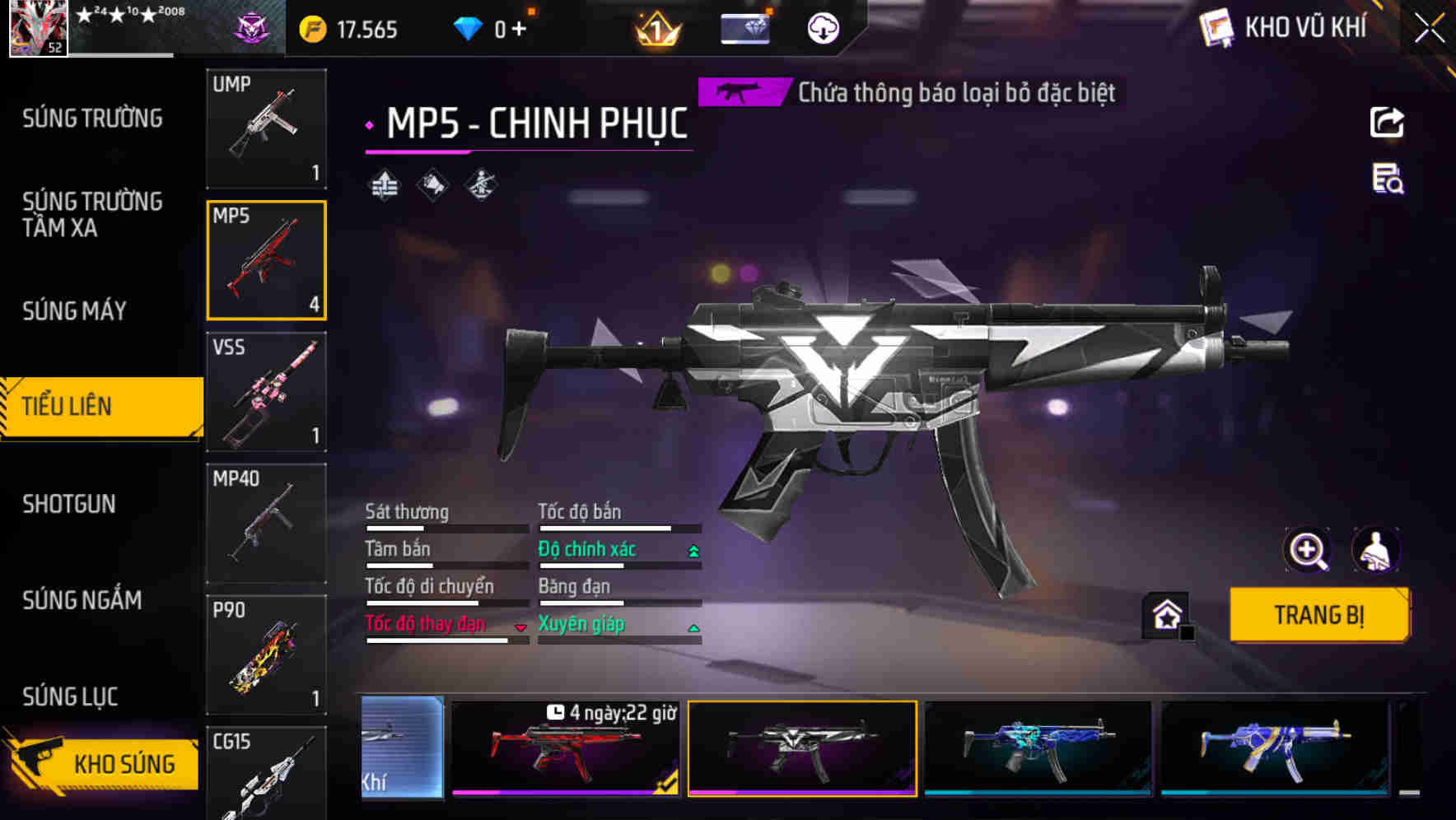Close the weapon armory screen

tap(1429, 28)
